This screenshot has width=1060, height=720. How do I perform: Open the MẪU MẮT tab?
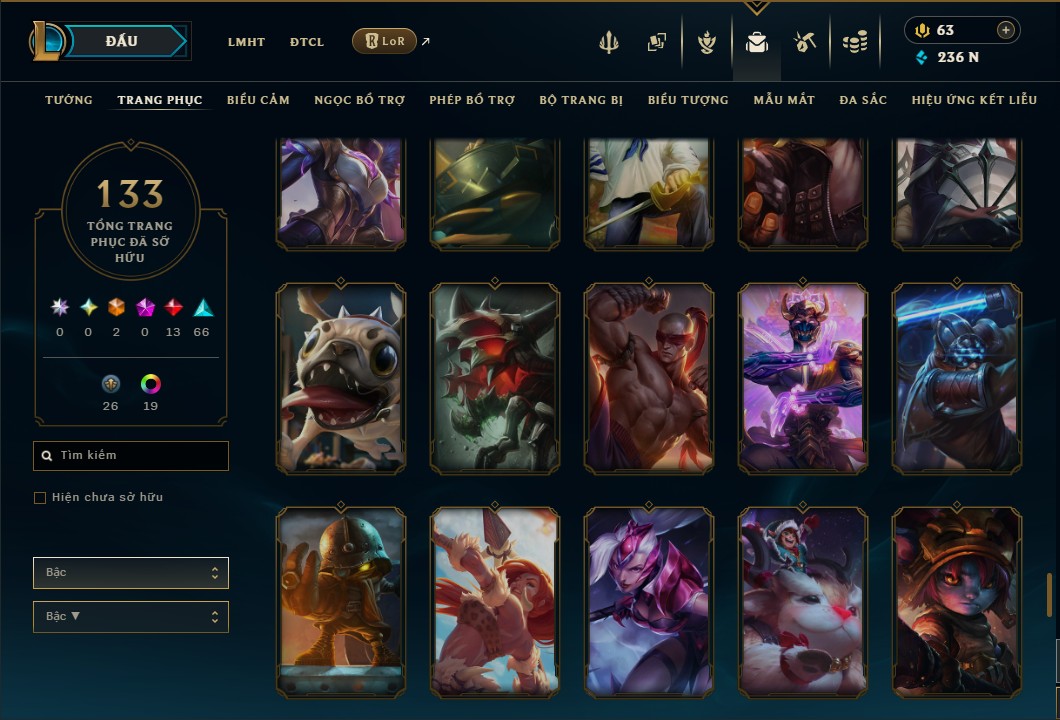(784, 100)
